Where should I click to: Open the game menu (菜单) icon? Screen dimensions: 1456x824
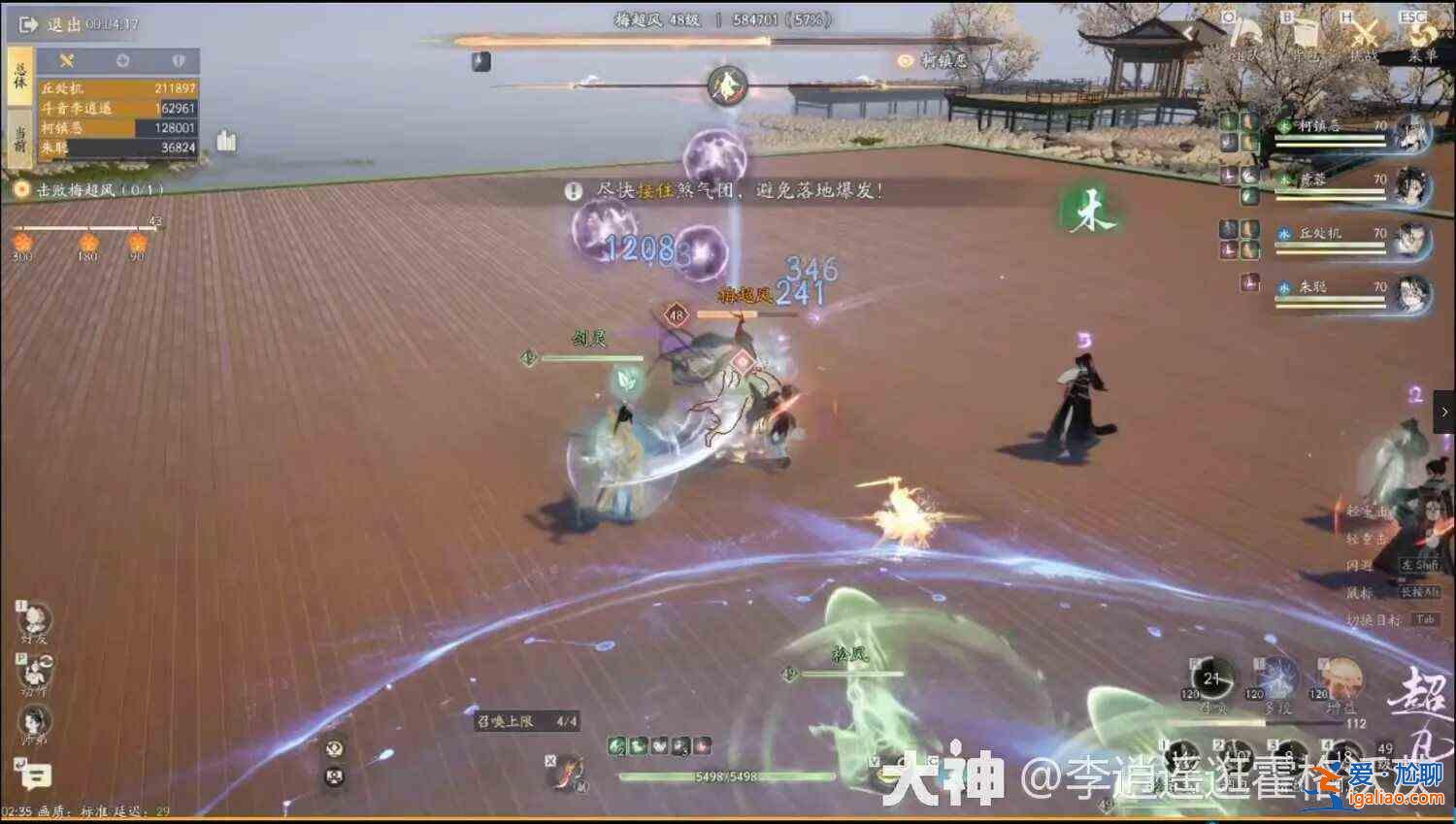click(x=1419, y=39)
